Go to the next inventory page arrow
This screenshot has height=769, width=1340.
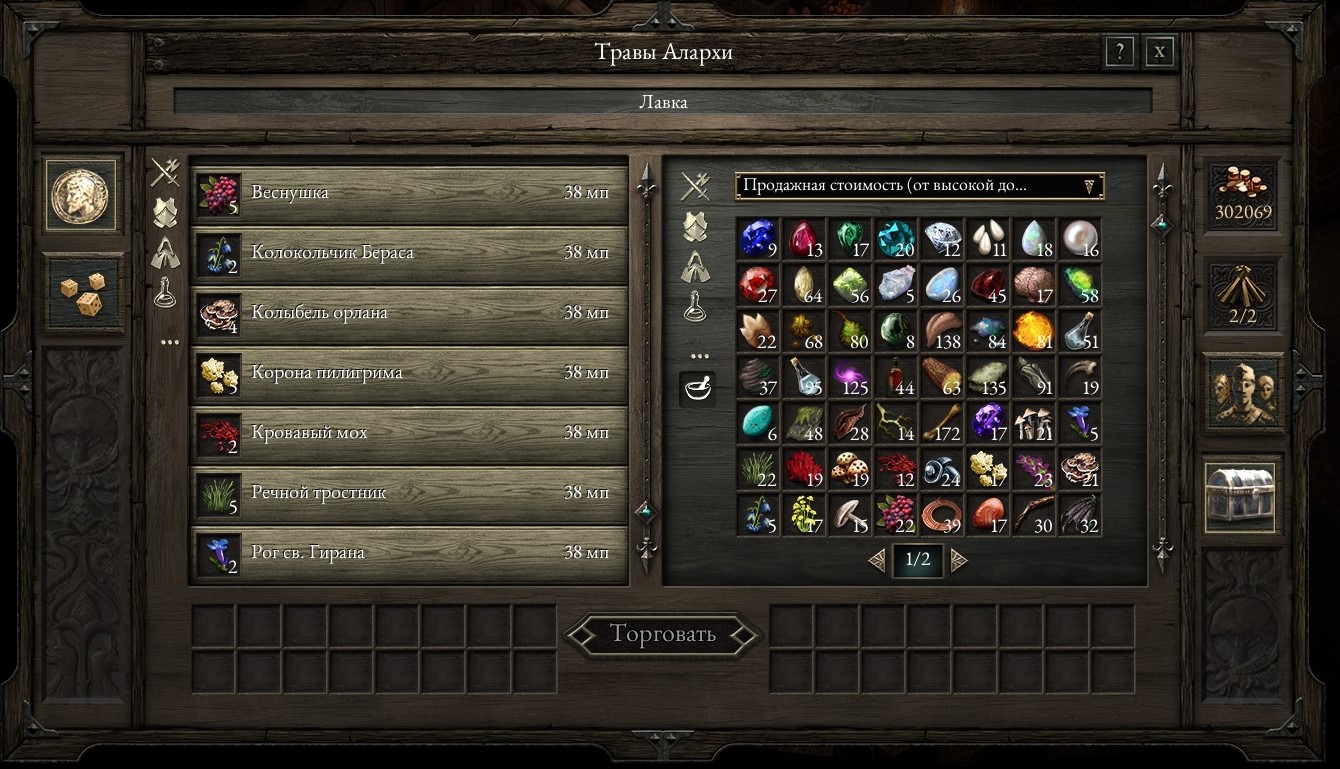959,560
